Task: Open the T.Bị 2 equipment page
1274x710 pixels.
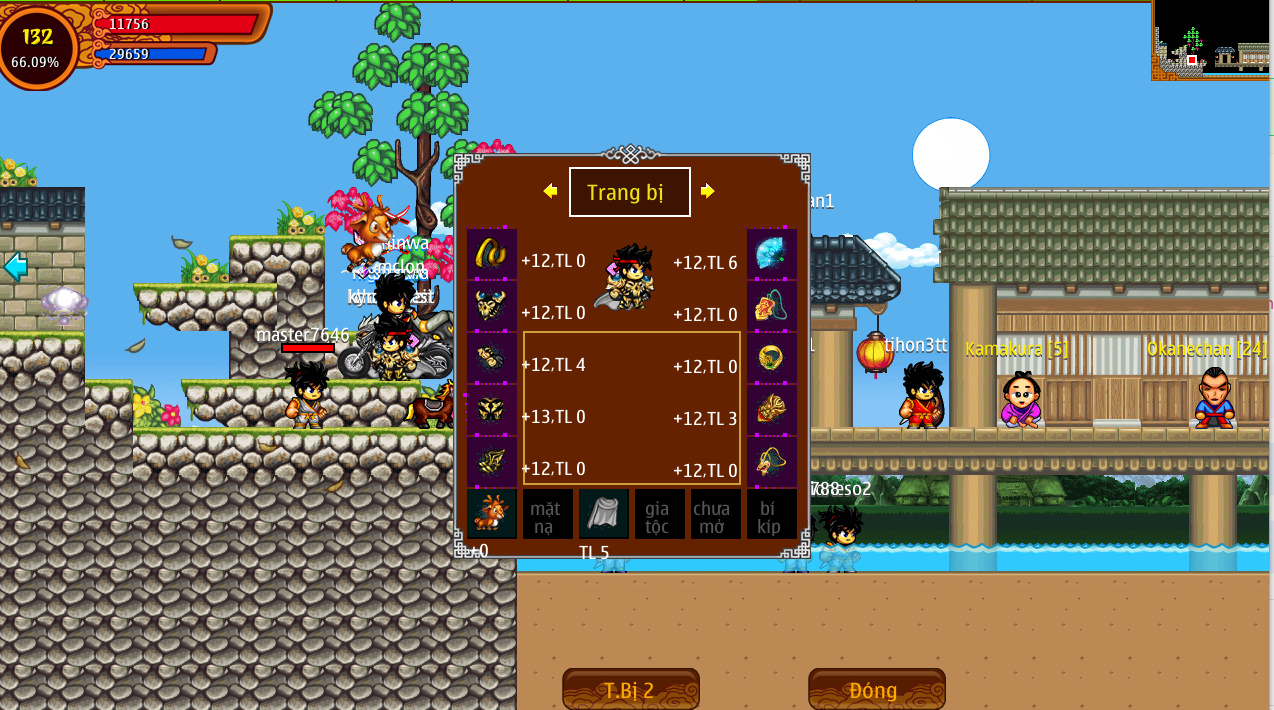Action: point(630,690)
